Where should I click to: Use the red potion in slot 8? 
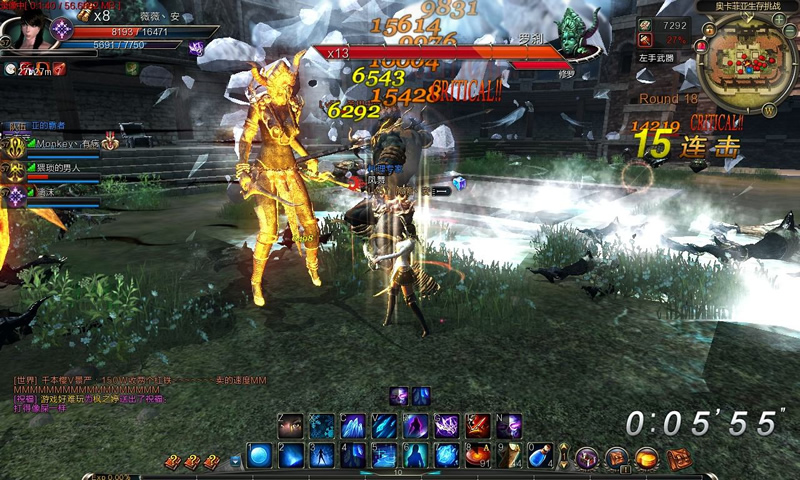tap(478, 456)
